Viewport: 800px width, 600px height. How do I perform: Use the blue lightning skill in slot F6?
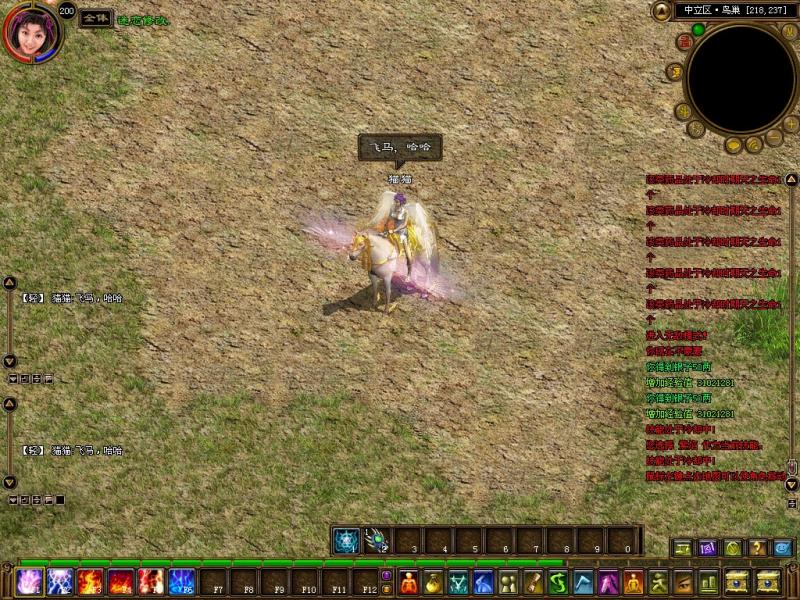point(181,582)
